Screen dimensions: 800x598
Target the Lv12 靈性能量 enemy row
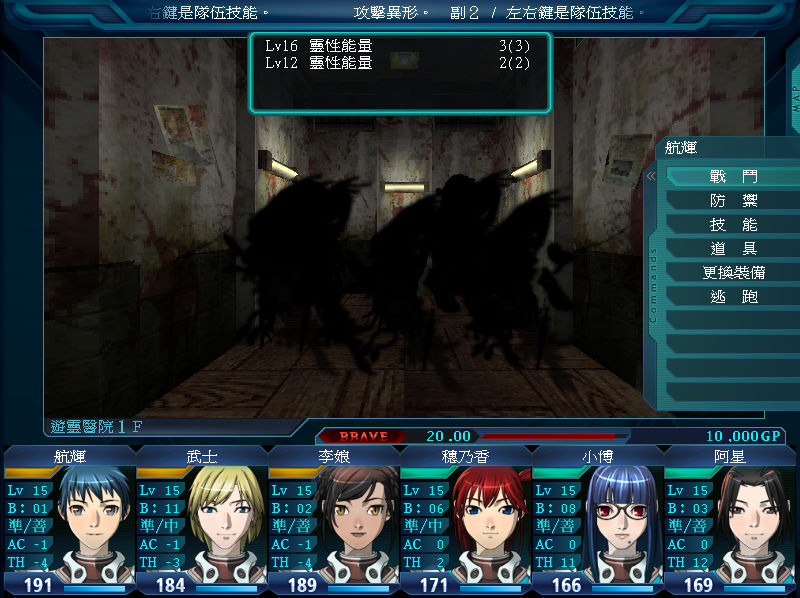[x=399, y=62]
